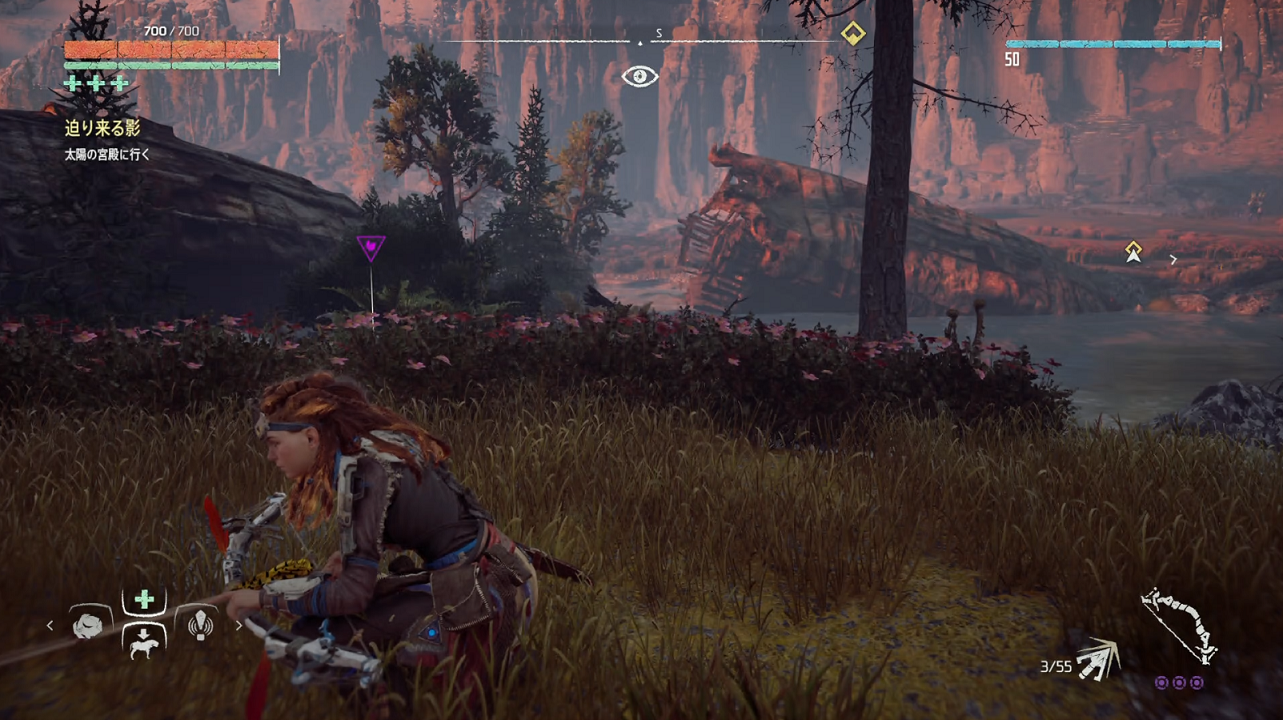Open the 迫り来る影 quest tracker
This screenshot has height=720, width=1283.
pyautogui.click(x=103, y=127)
